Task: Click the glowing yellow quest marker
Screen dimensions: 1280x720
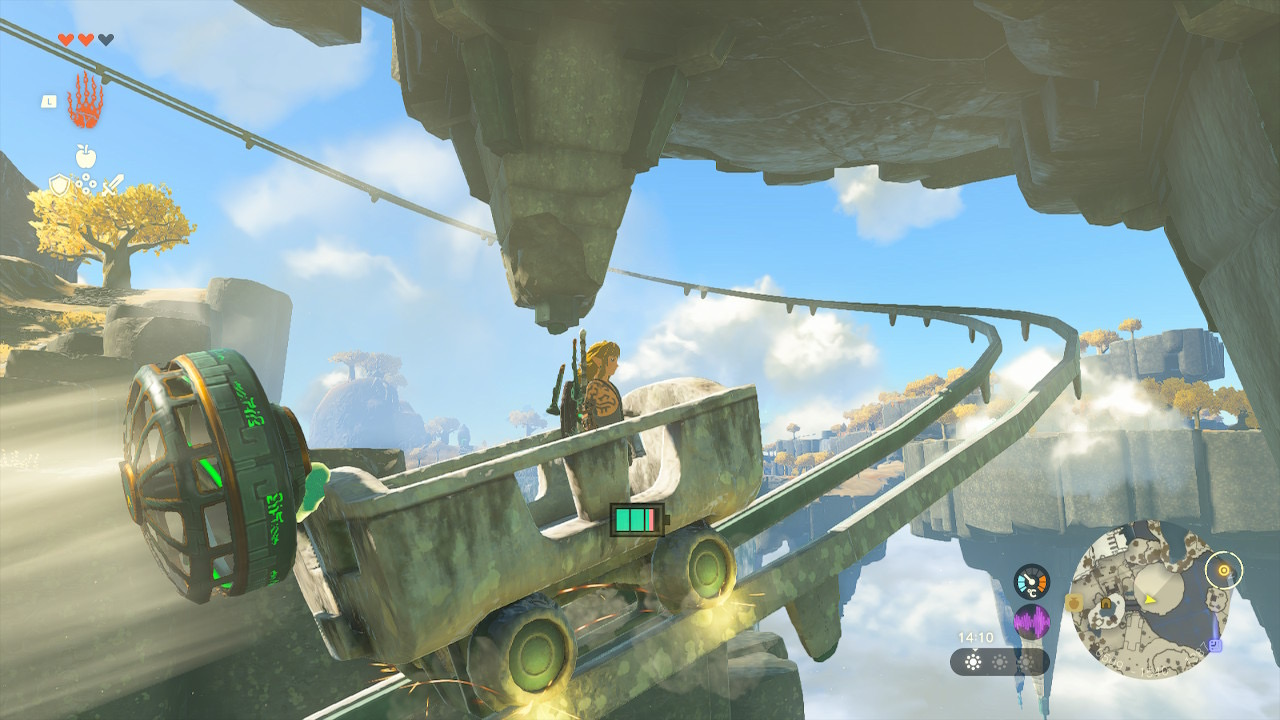Action: point(1222,571)
